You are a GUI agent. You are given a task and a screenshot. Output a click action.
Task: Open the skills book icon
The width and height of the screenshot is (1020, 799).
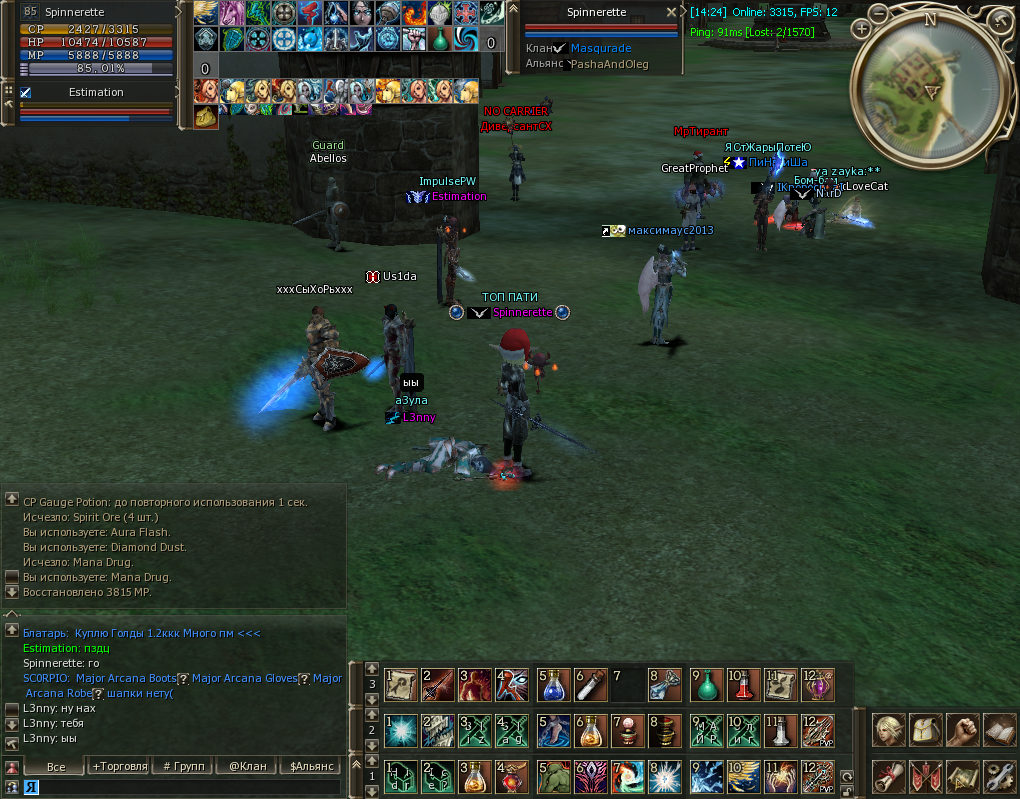point(998,730)
